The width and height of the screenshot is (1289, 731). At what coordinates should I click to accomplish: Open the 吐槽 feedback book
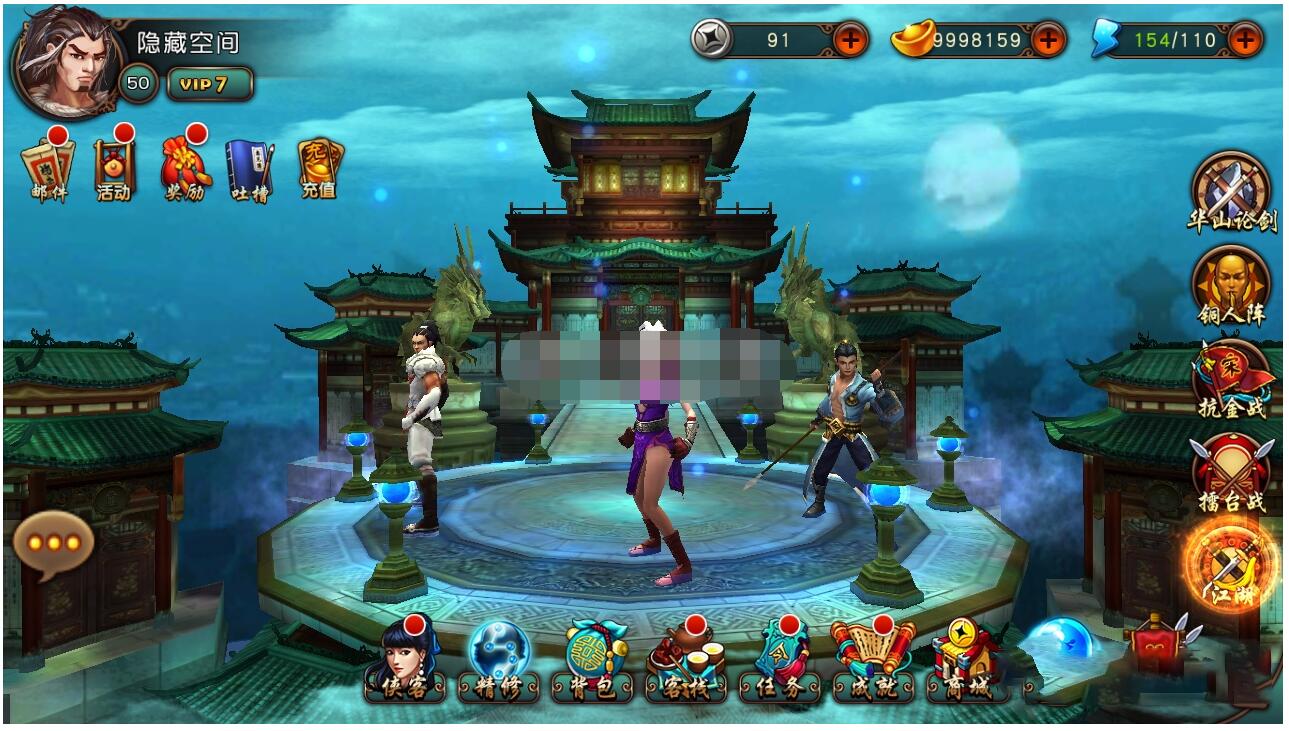(249, 168)
